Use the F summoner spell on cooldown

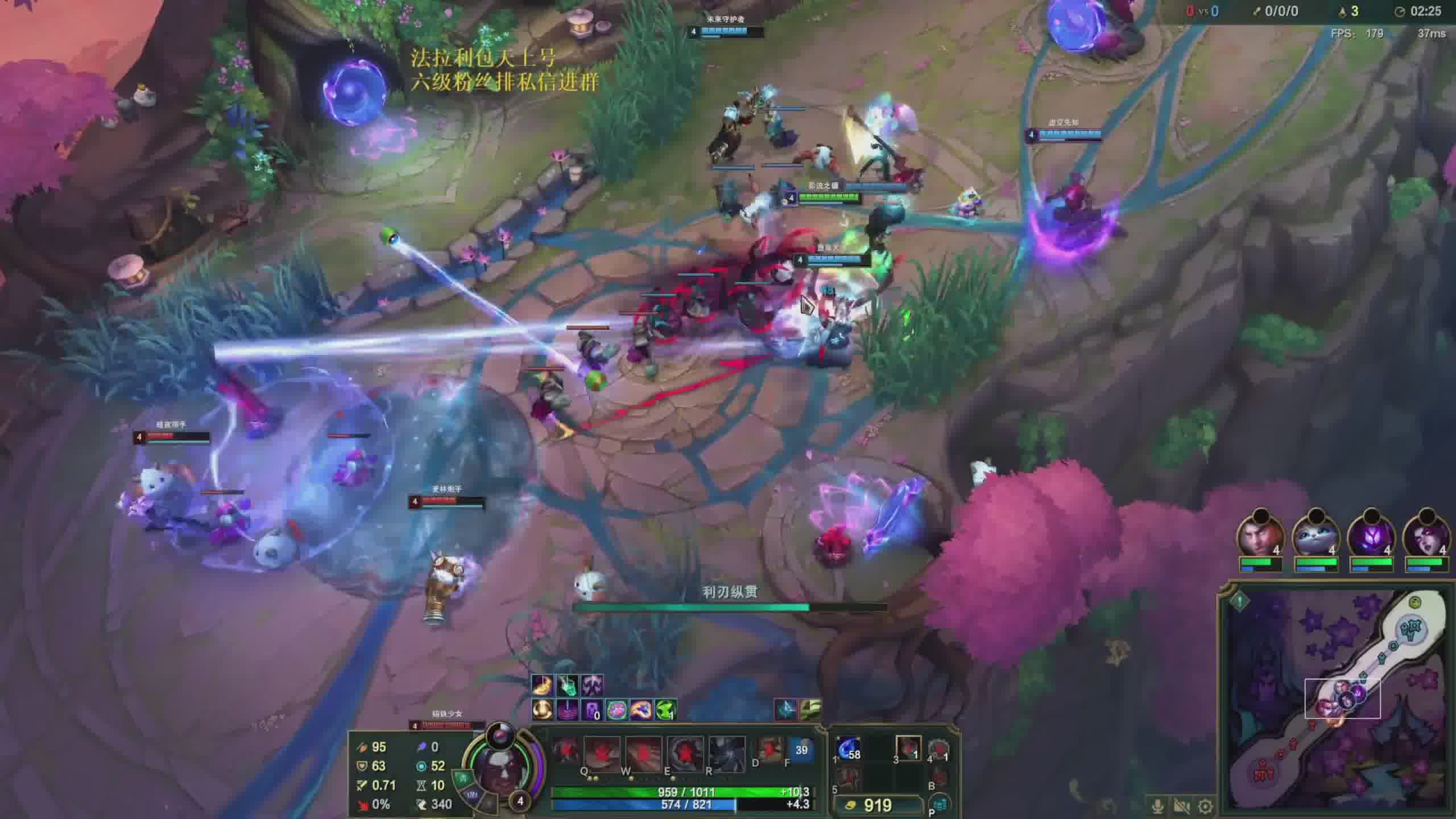click(801, 750)
